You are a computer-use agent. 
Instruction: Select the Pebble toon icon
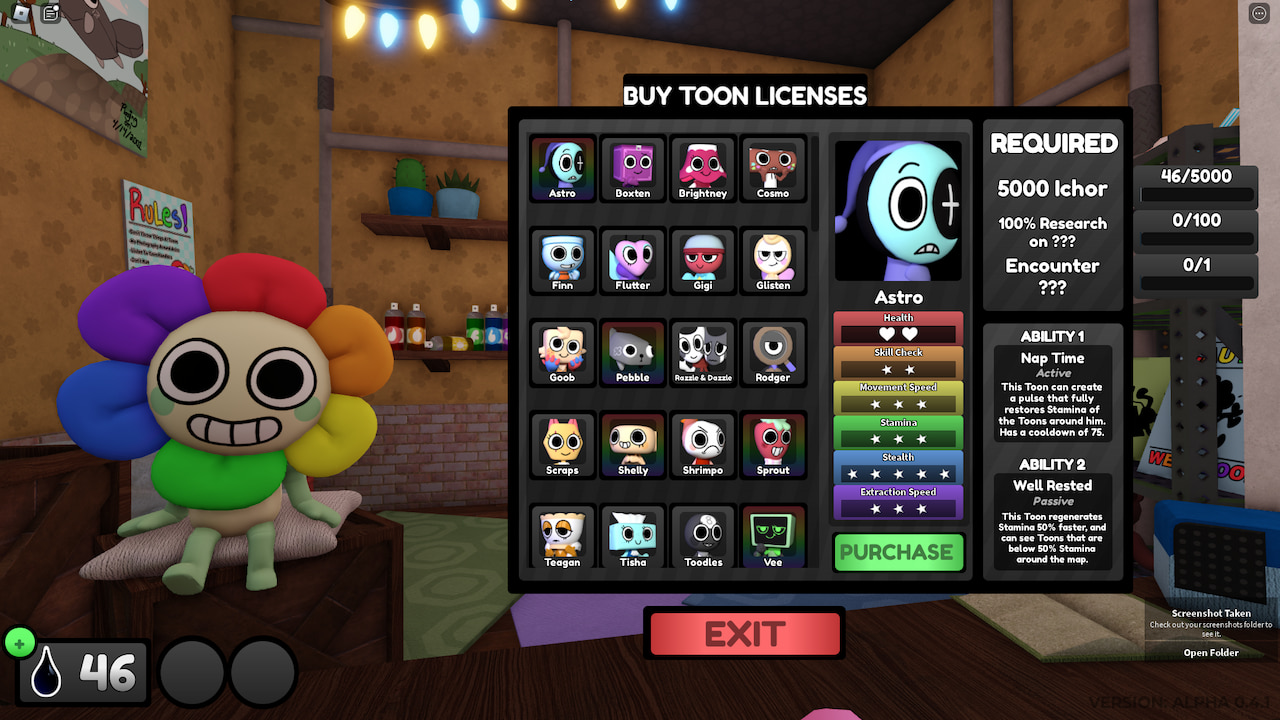pos(632,352)
